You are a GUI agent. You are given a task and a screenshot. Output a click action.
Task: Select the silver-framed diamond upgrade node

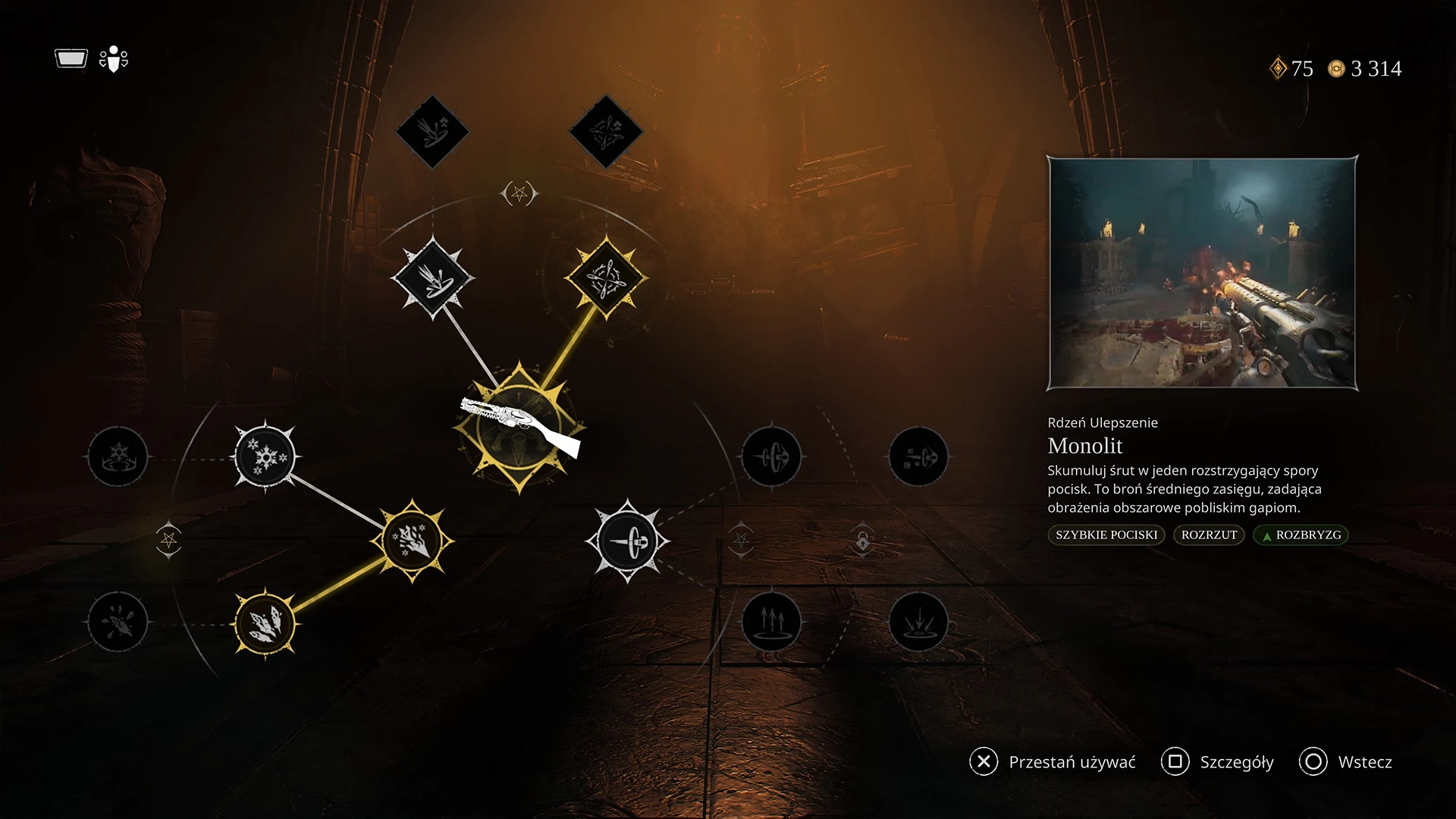432,278
